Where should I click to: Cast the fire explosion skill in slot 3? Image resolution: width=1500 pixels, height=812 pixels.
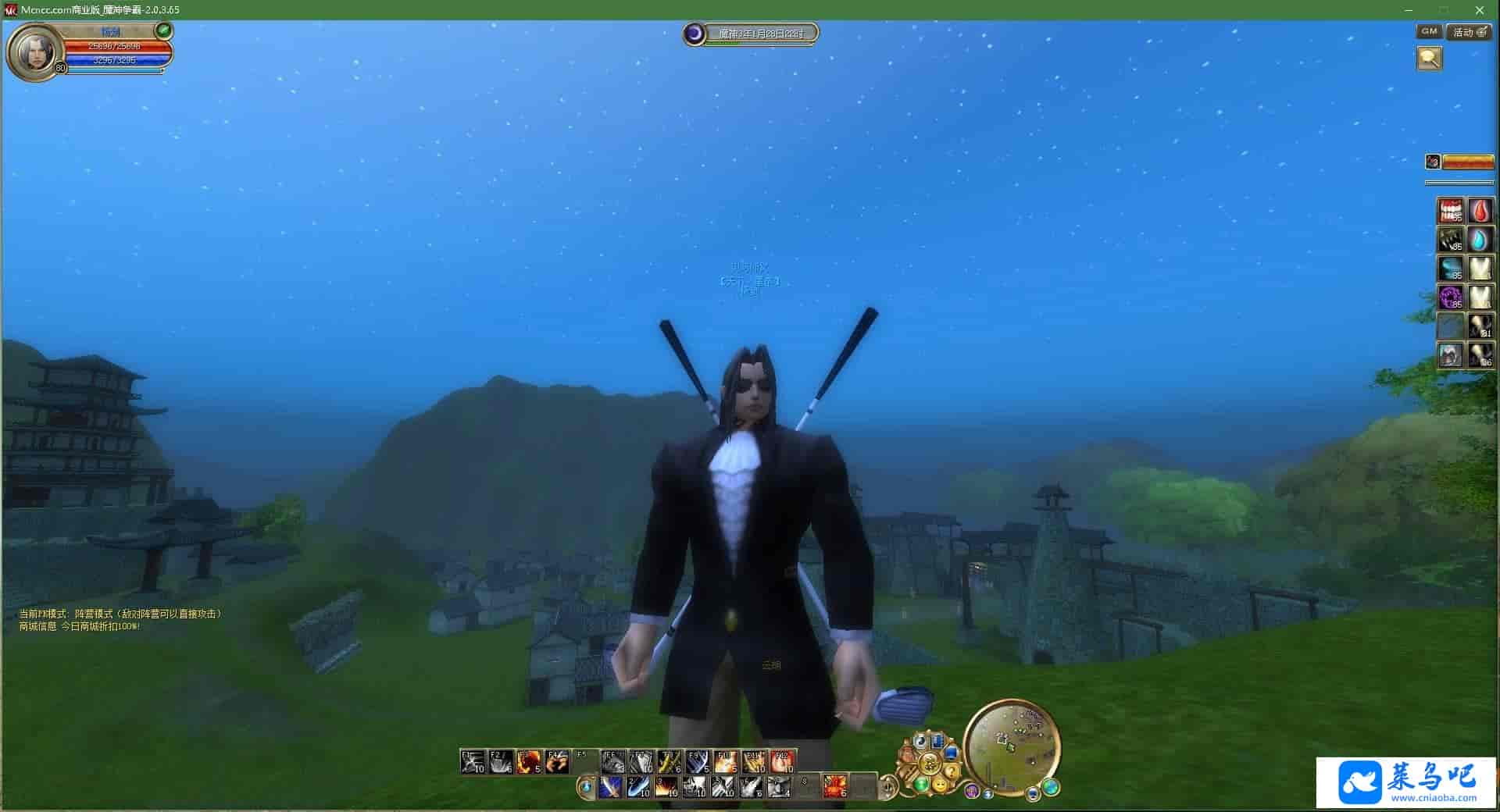click(x=666, y=787)
